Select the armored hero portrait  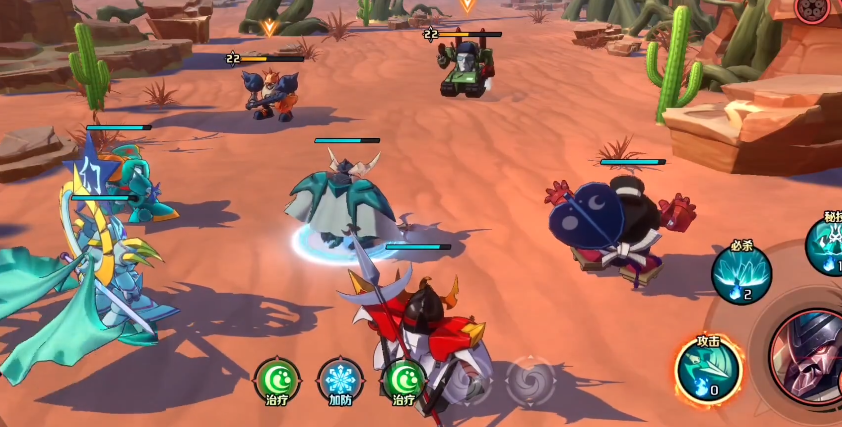[x=810, y=357]
